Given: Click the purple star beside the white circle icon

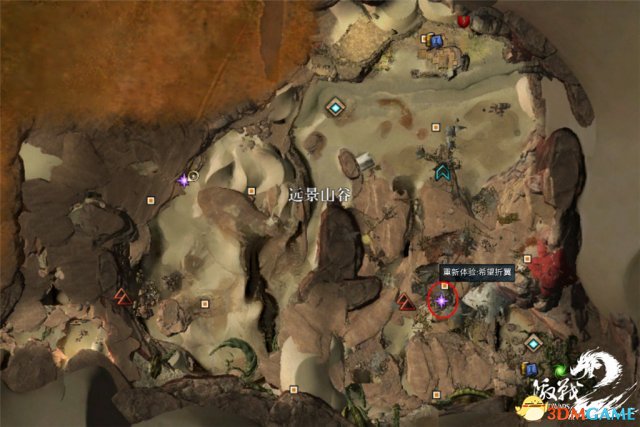Looking at the screenshot, I should (x=183, y=180).
